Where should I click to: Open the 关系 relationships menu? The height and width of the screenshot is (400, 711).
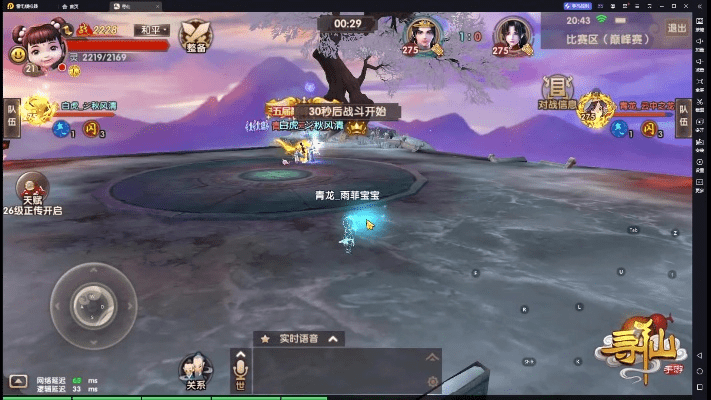tap(196, 371)
